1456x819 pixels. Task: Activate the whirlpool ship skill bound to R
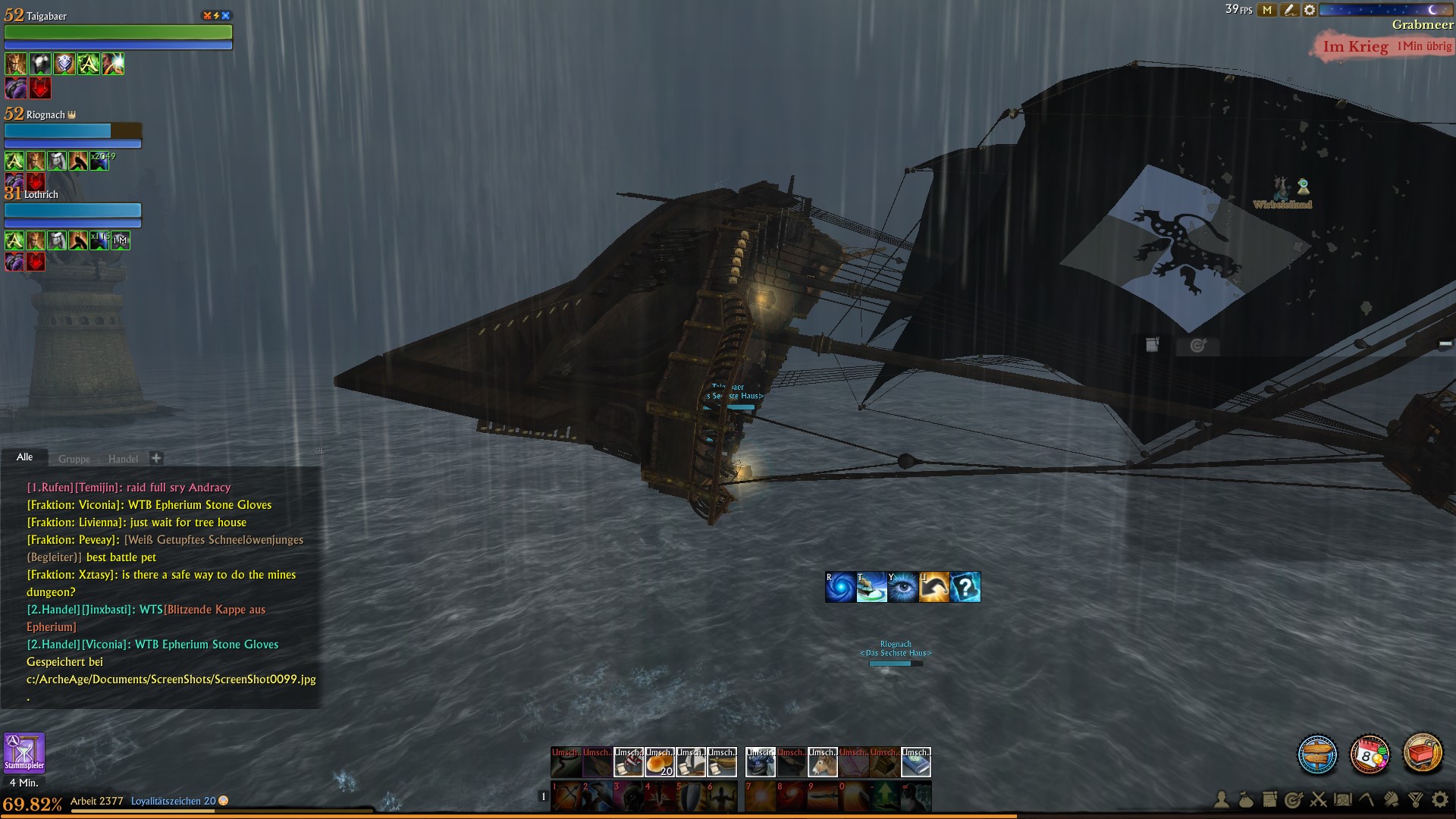pyautogui.click(x=841, y=586)
